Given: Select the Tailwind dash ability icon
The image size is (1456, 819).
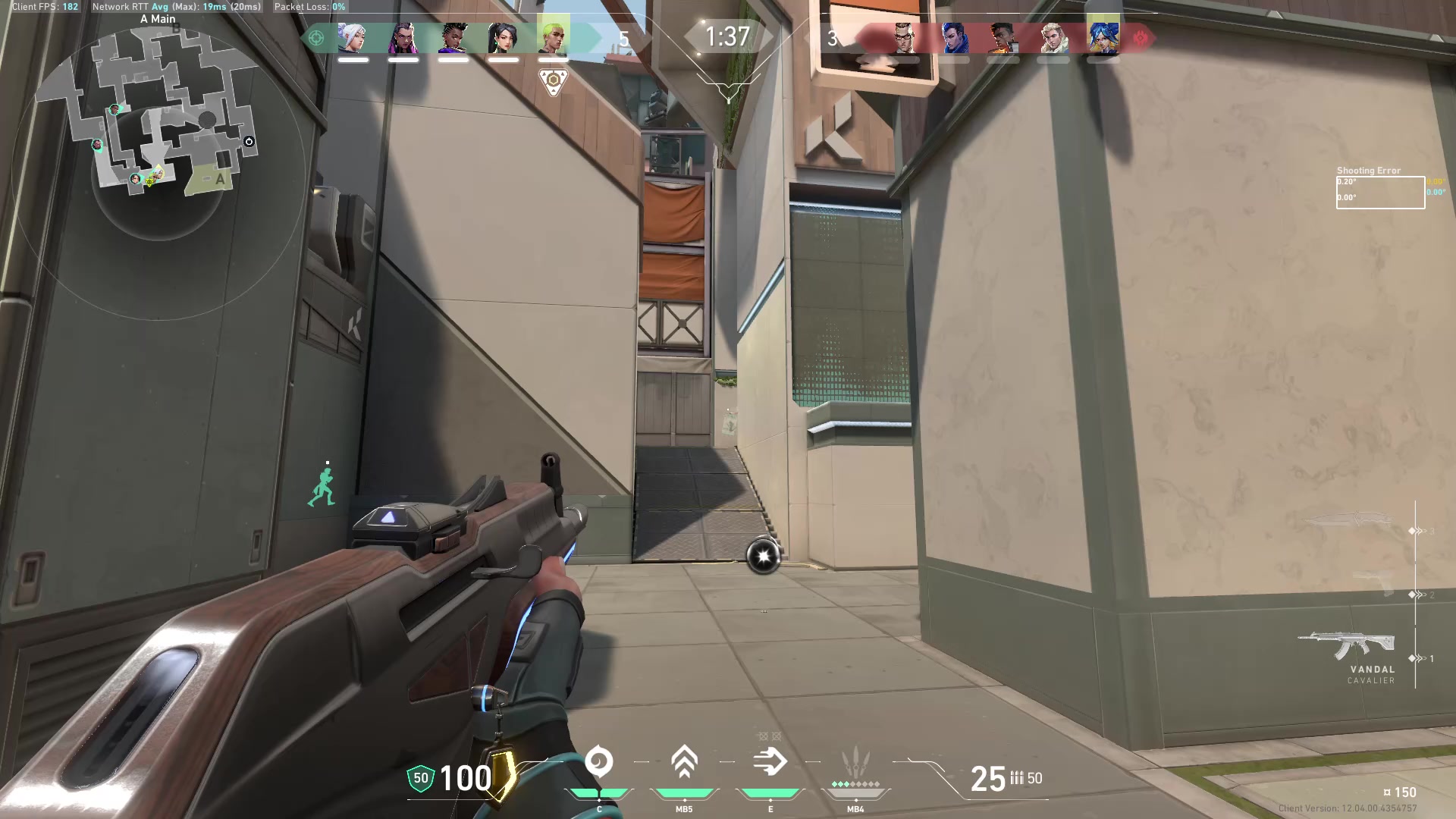Looking at the screenshot, I should coord(770,762).
